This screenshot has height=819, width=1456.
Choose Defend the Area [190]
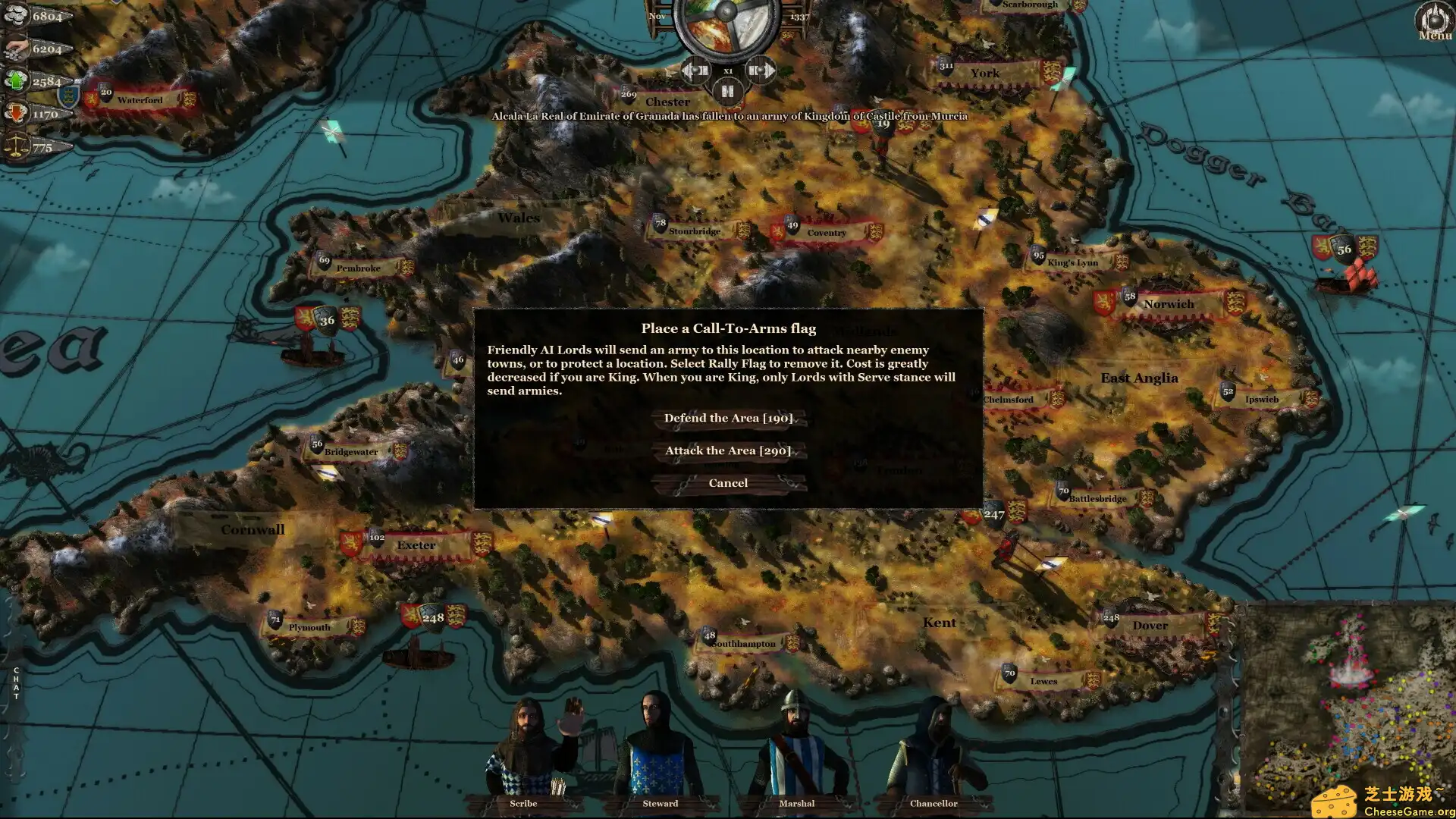pos(727,418)
